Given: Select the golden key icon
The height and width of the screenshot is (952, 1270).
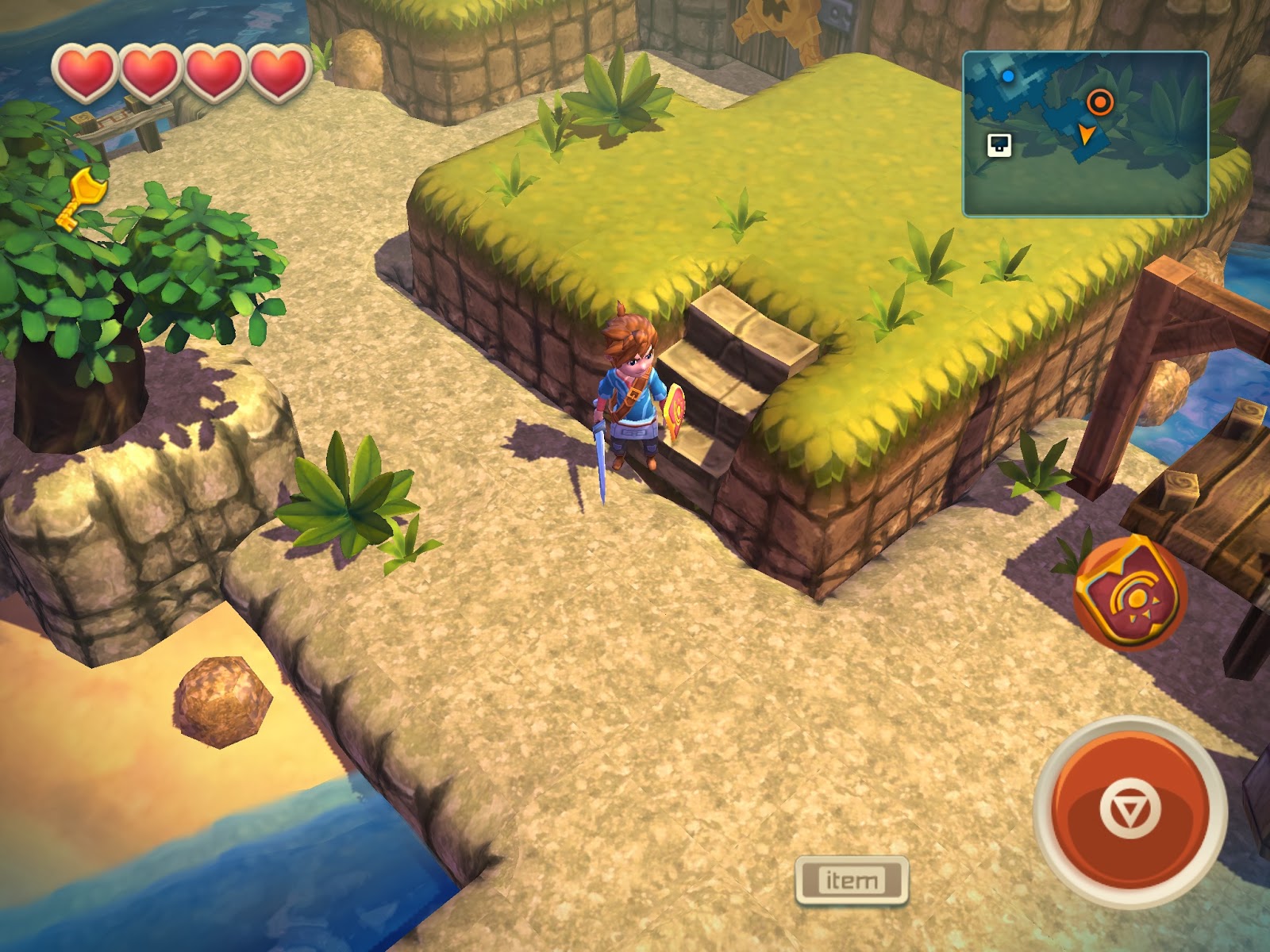Looking at the screenshot, I should [81, 198].
